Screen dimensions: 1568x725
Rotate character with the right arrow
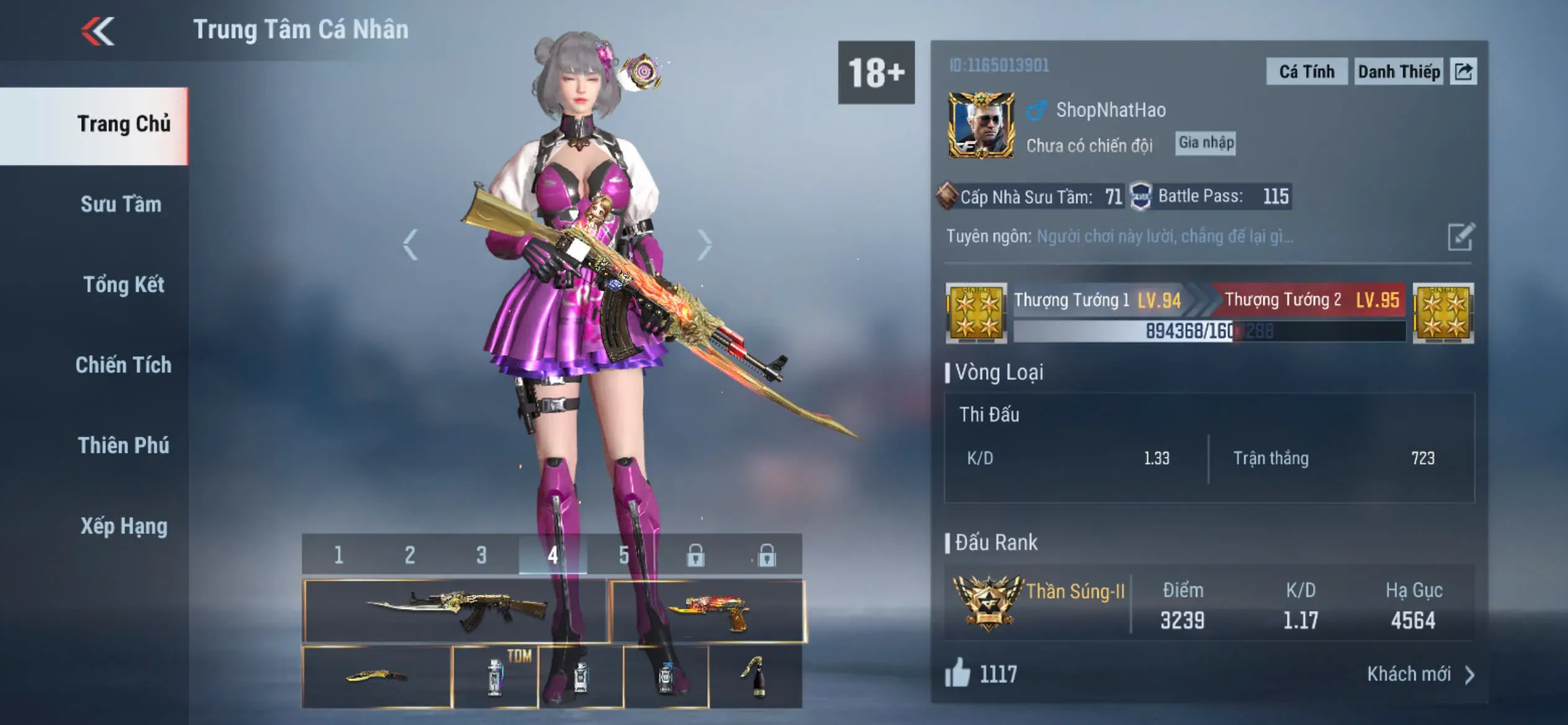(x=704, y=245)
